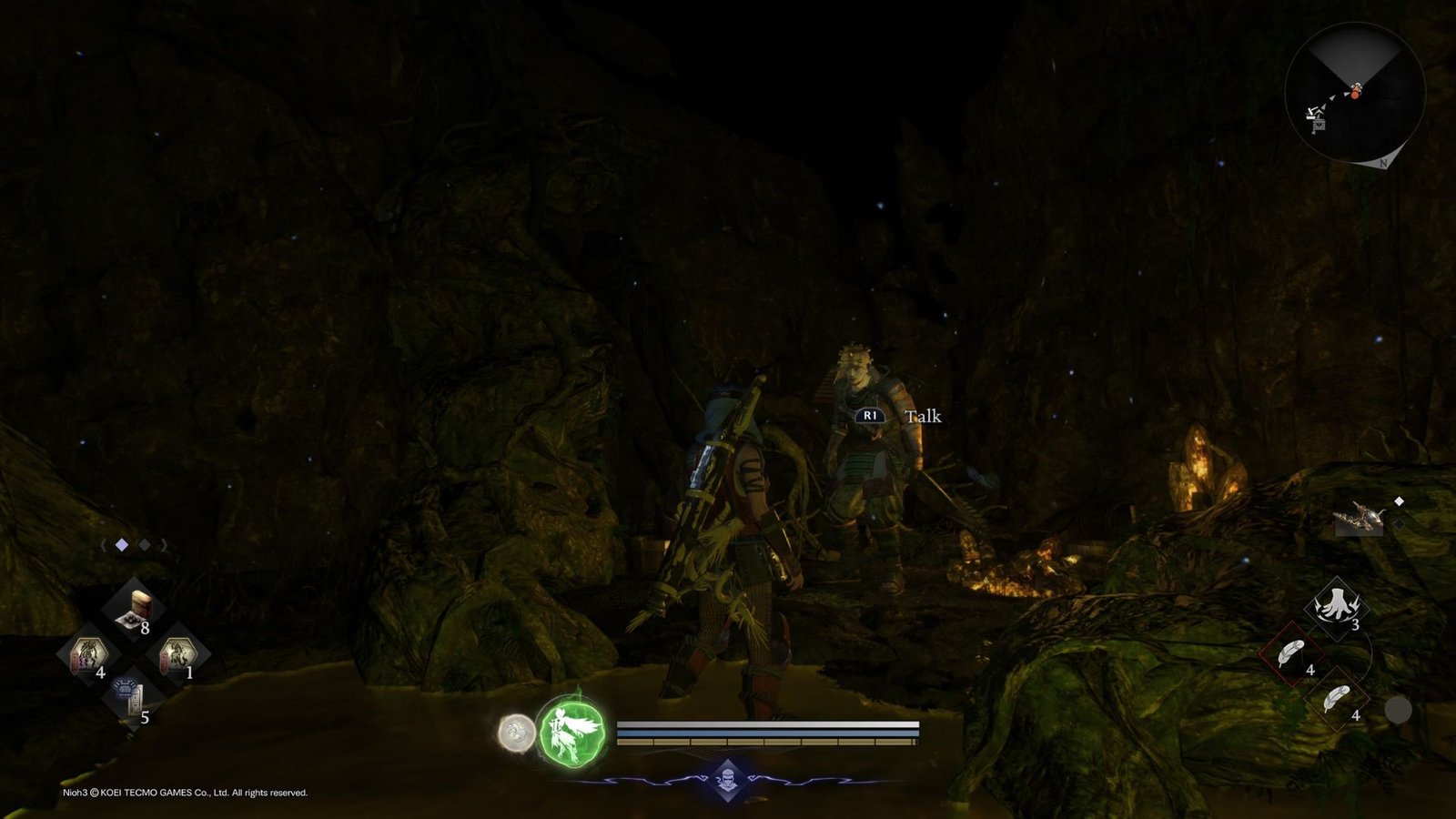Select the book consumable slot showing 8
The height and width of the screenshot is (819, 1456).
point(136,610)
